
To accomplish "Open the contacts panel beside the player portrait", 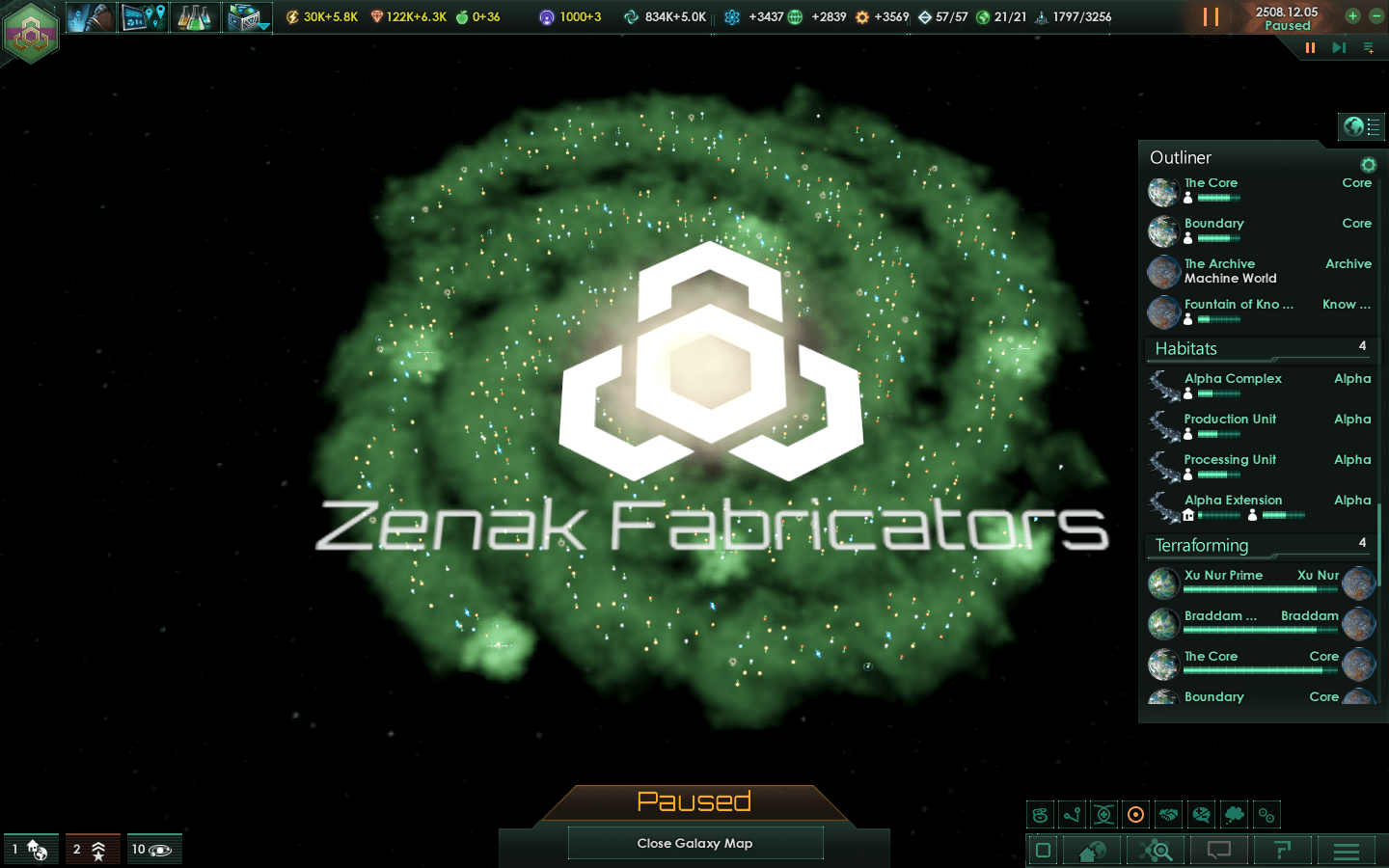I will pos(90,16).
